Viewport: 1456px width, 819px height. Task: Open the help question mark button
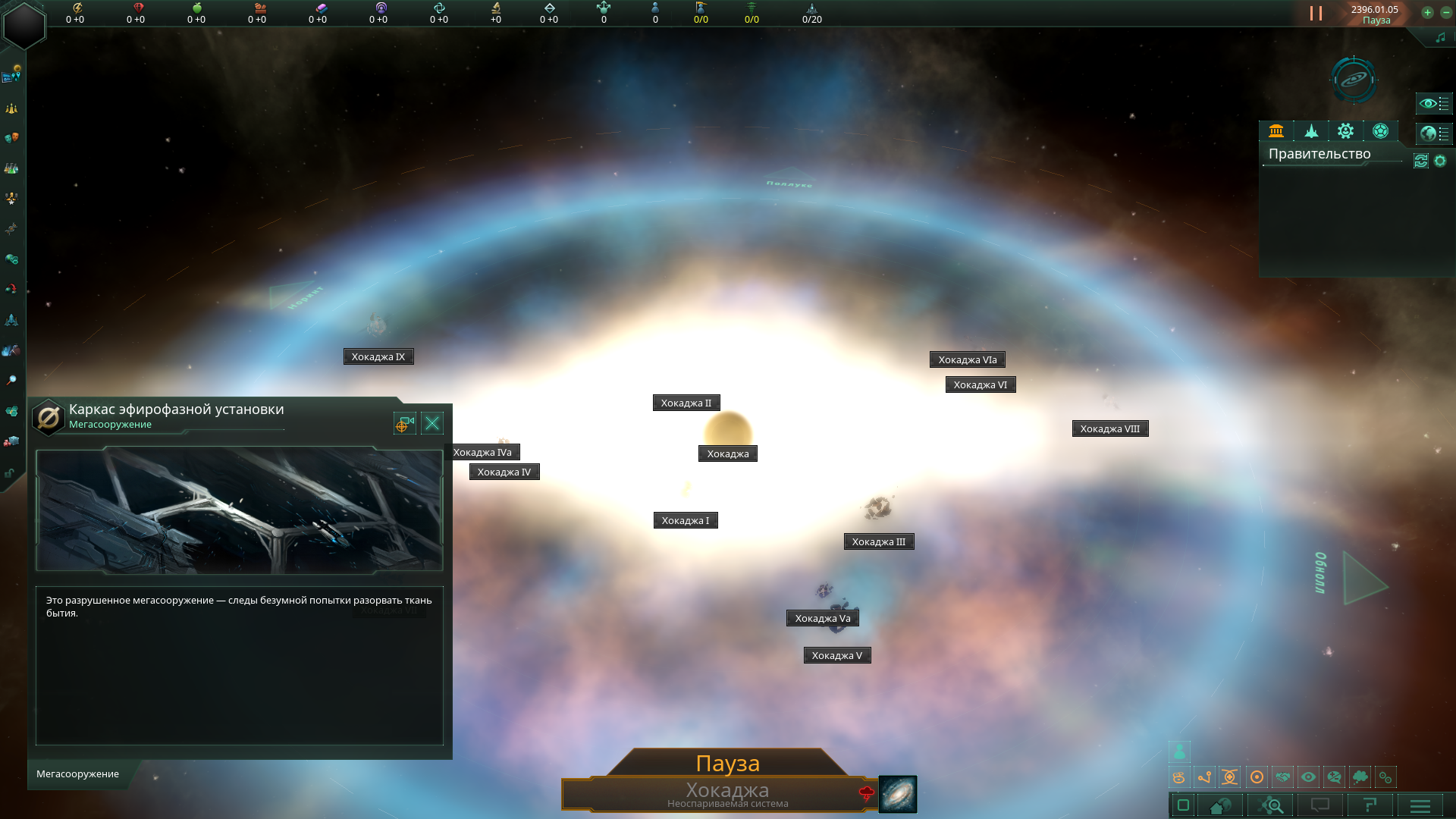[x=1370, y=805]
